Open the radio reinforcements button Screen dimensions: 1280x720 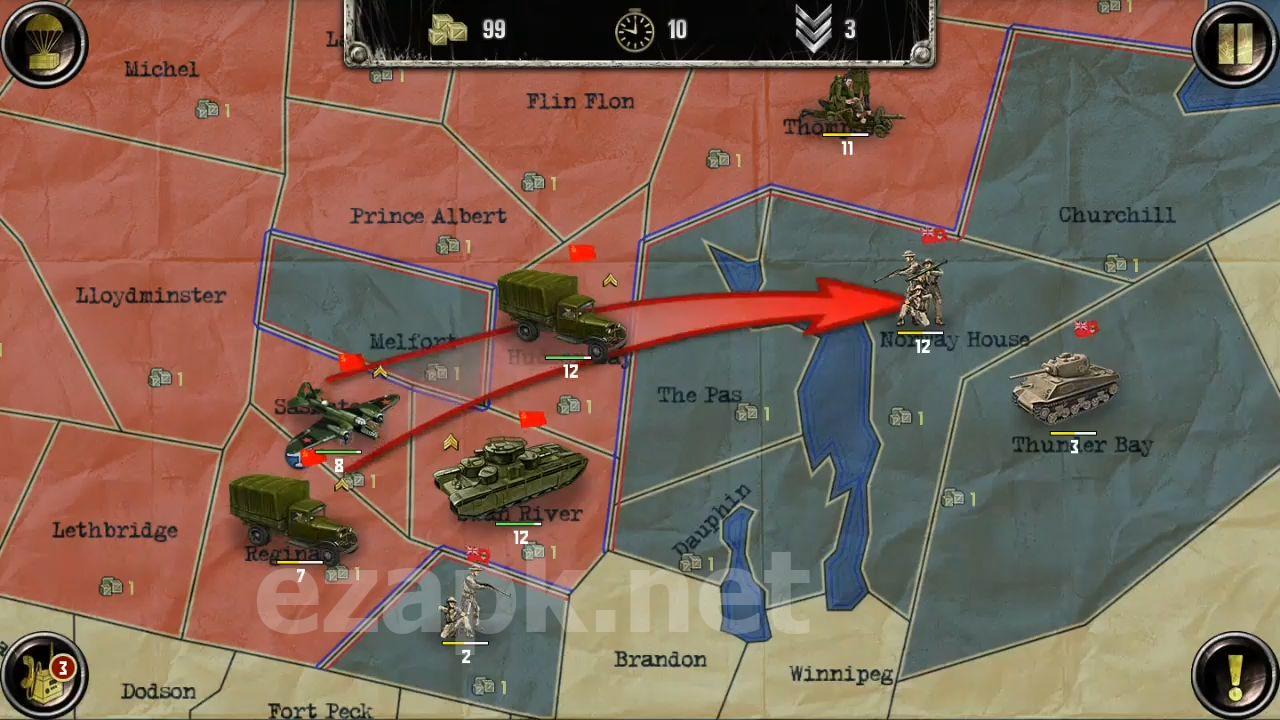tap(43, 676)
